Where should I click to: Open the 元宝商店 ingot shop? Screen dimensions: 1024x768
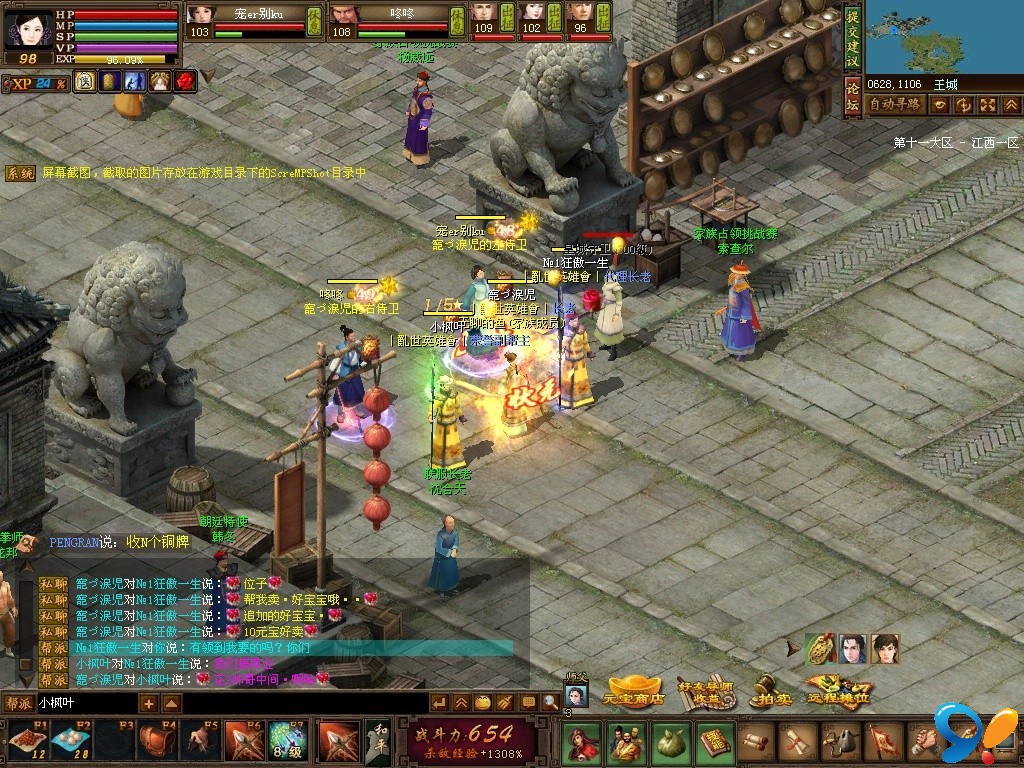[636, 692]
